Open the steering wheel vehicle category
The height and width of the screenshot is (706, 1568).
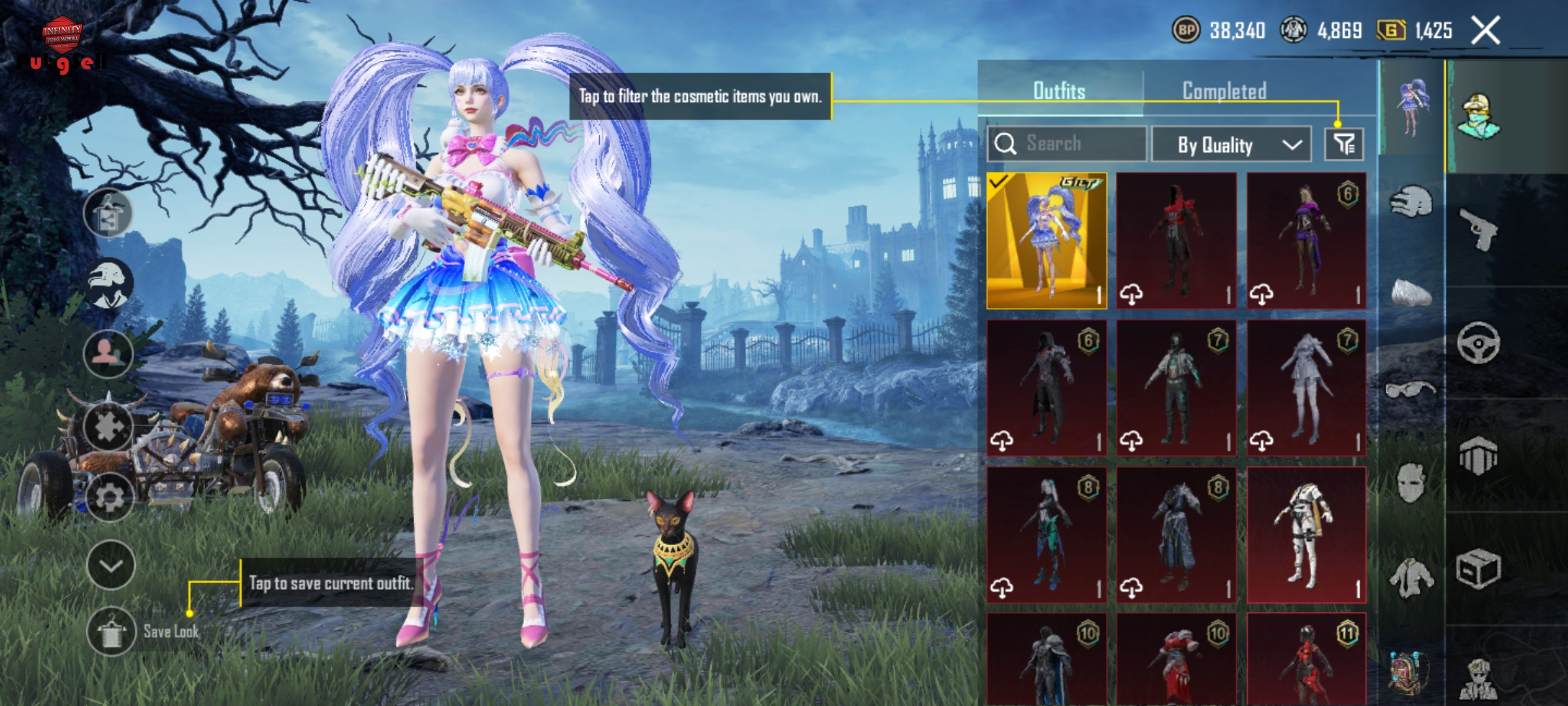coord(1478,342)
